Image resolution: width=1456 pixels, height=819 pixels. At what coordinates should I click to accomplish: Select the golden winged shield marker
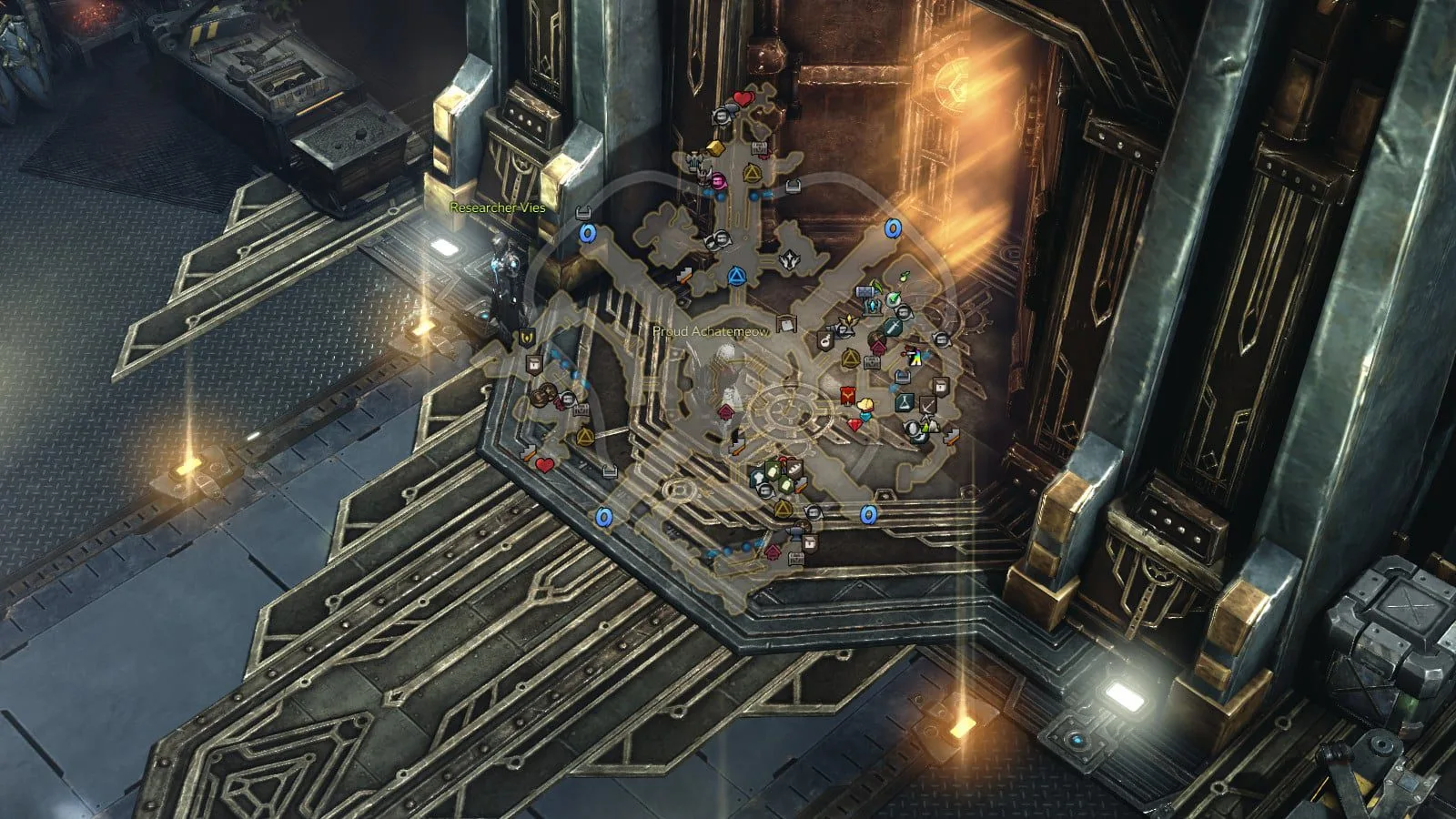point(525,339)
